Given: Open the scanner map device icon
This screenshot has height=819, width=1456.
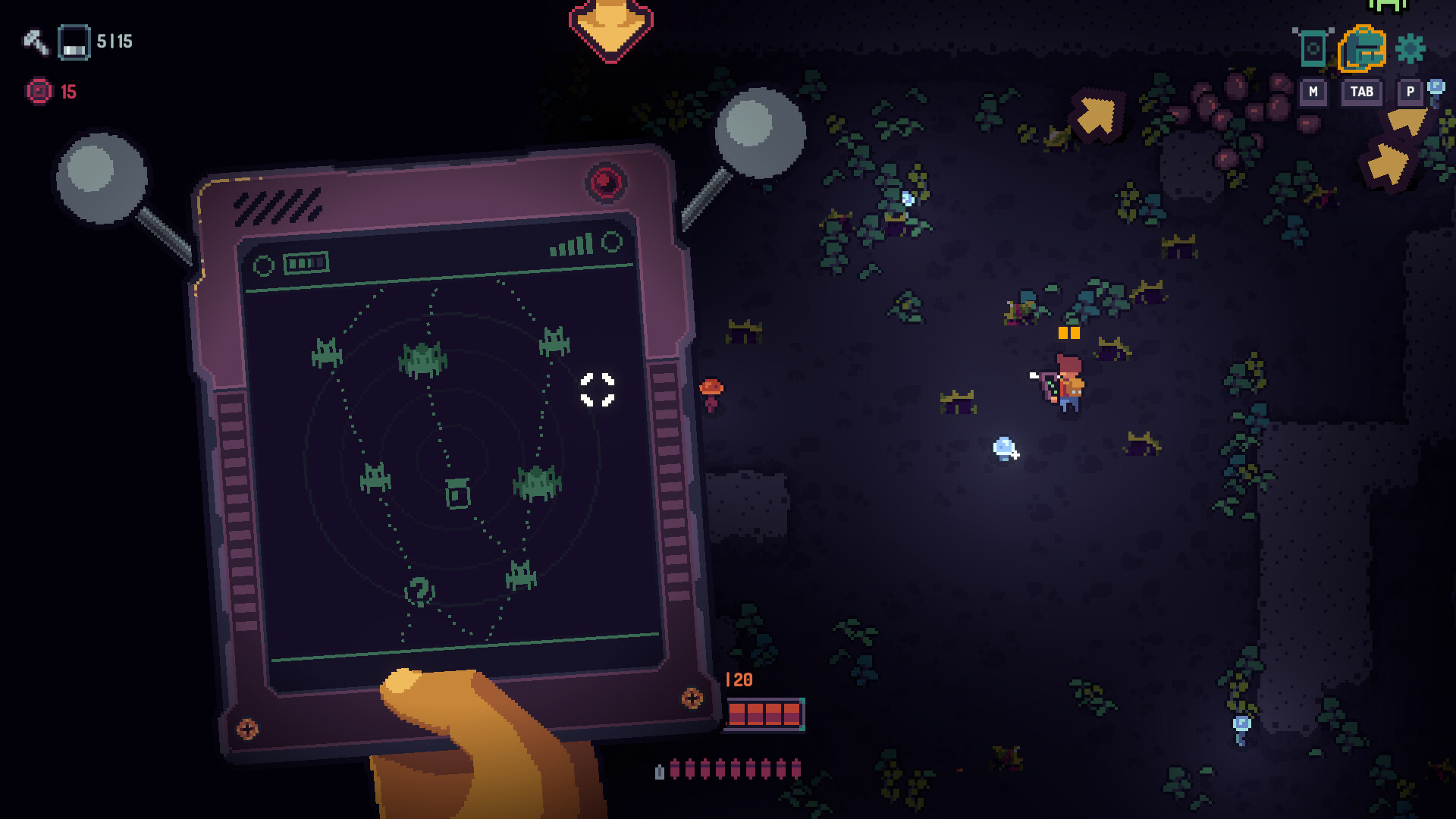Looking at the screenshot, I should coord(1313,49).
